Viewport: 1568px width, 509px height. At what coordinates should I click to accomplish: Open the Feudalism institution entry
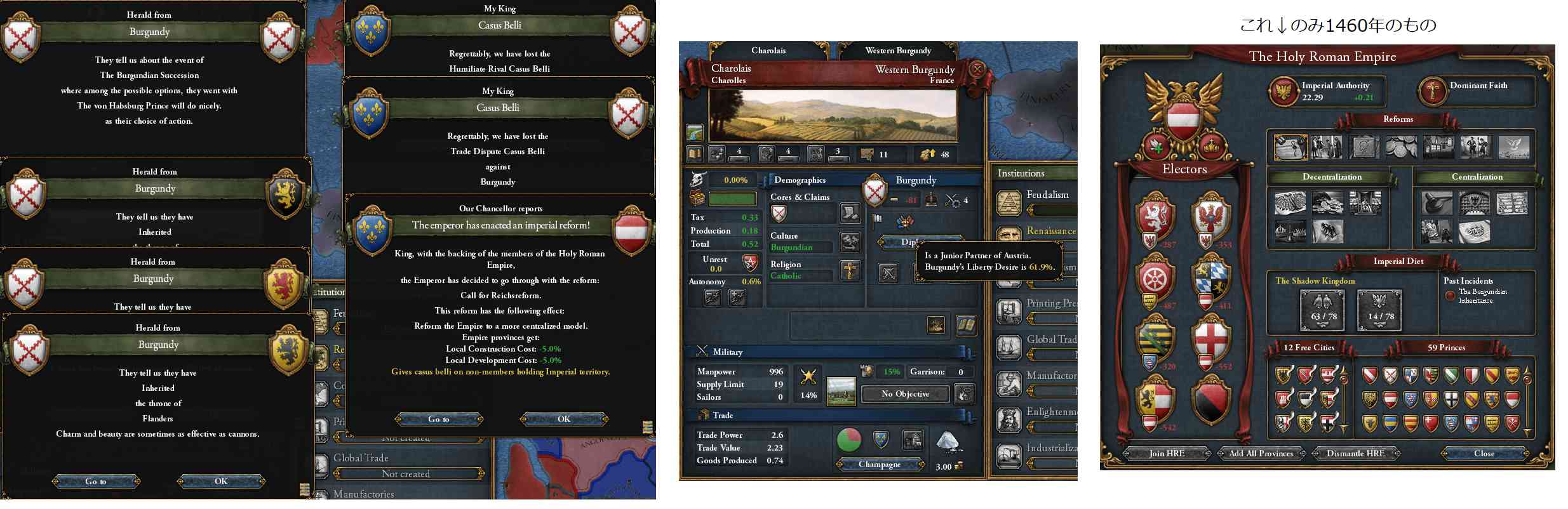tap(1047, 195)
